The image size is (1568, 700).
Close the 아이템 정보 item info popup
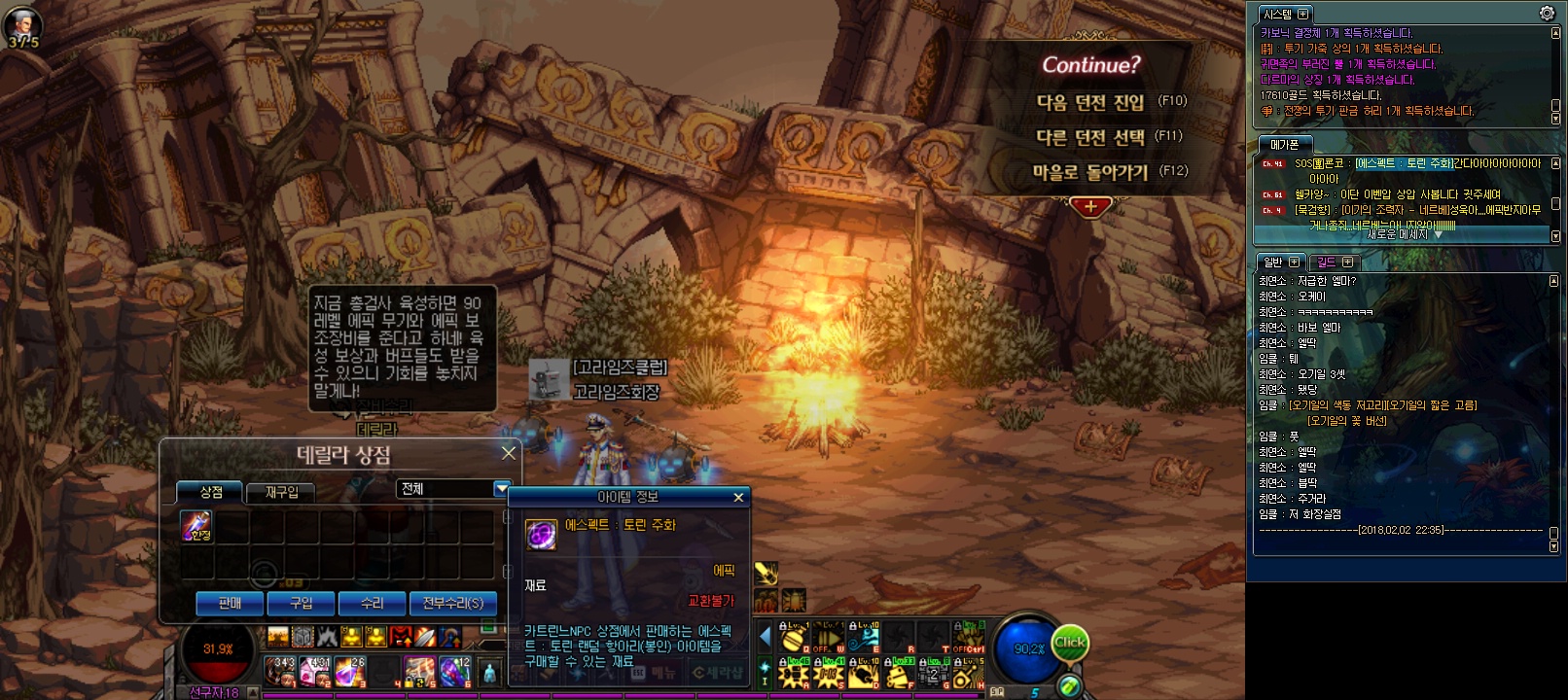click(738, 497)
